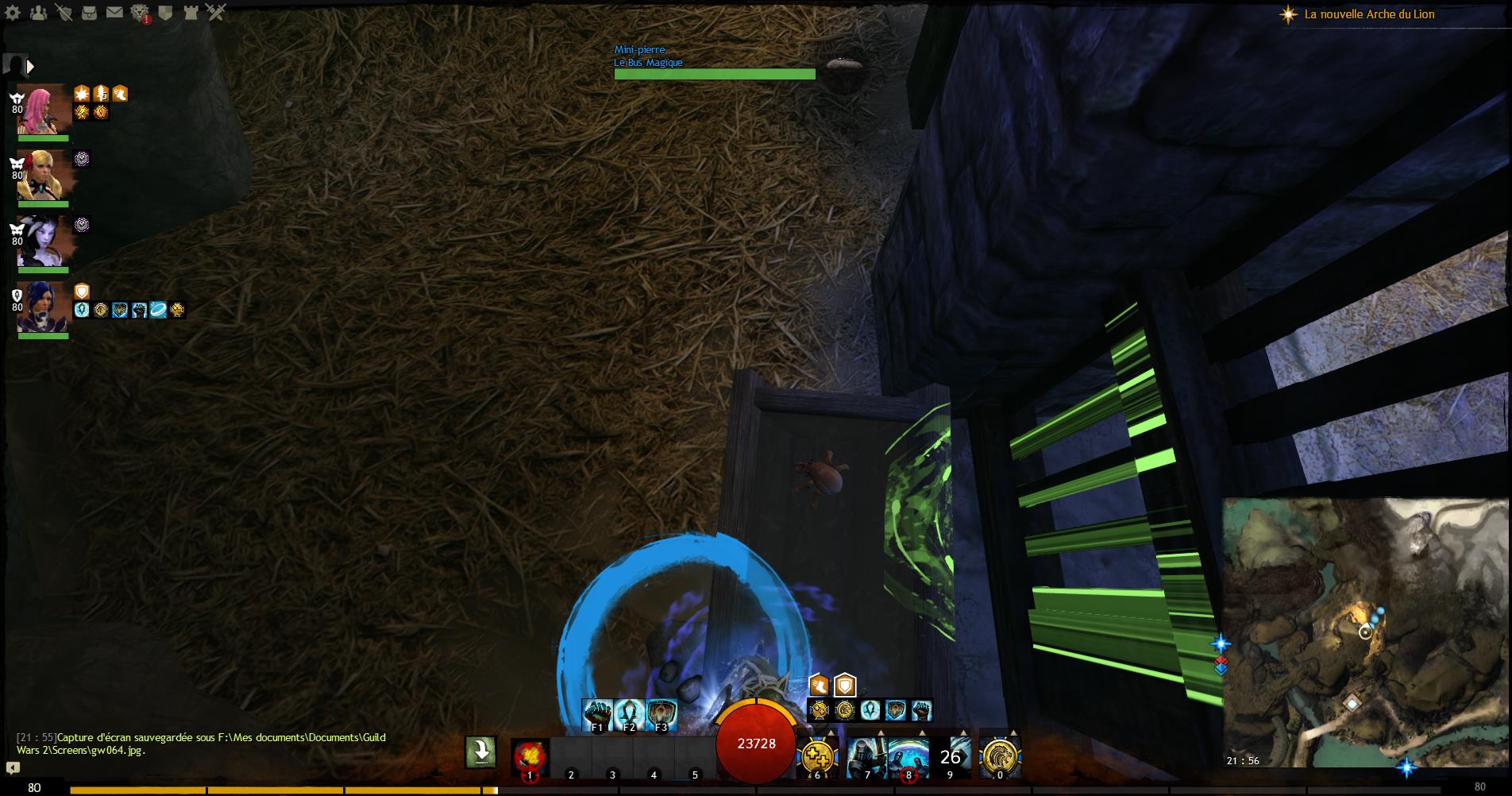Open the inventory bag icon
This screenshot has height=796, width=1512.
(89, 13)
